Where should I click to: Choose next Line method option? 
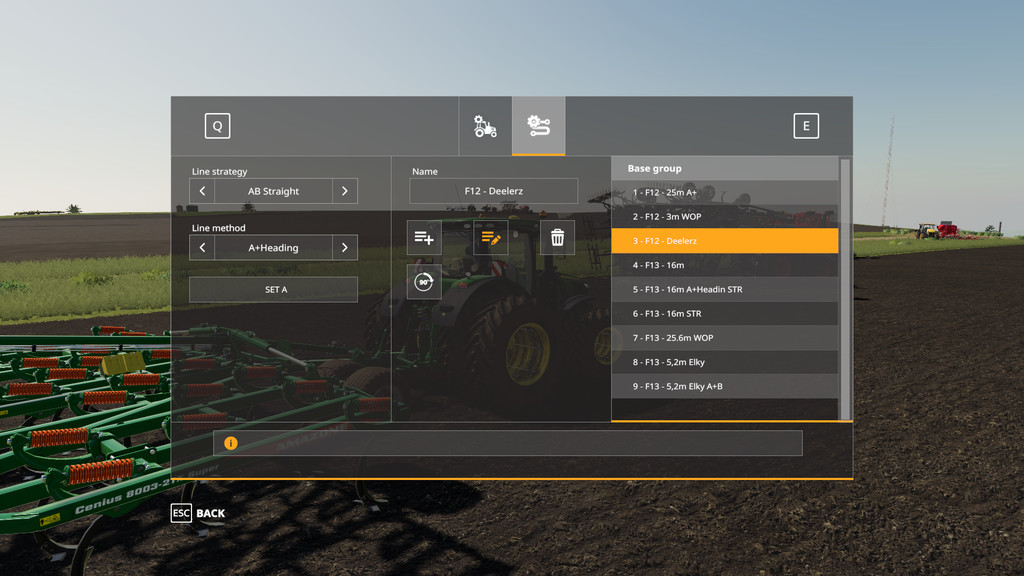345,248
